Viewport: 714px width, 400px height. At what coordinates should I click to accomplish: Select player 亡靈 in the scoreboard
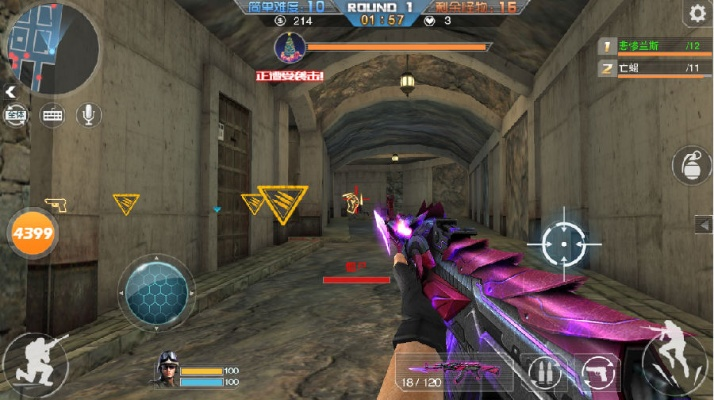point(654,68)
